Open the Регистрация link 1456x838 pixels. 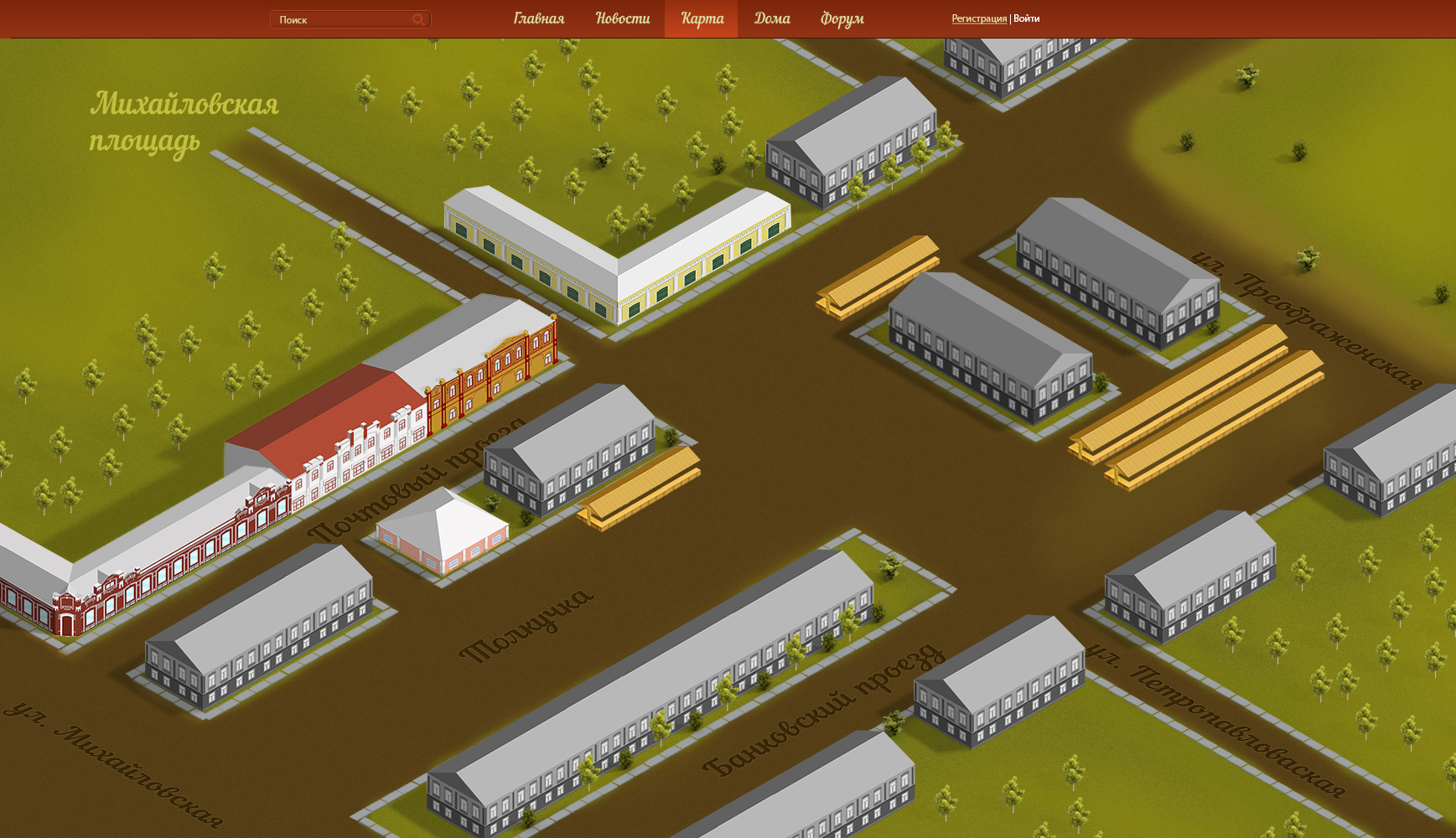(x=978, y=18)
